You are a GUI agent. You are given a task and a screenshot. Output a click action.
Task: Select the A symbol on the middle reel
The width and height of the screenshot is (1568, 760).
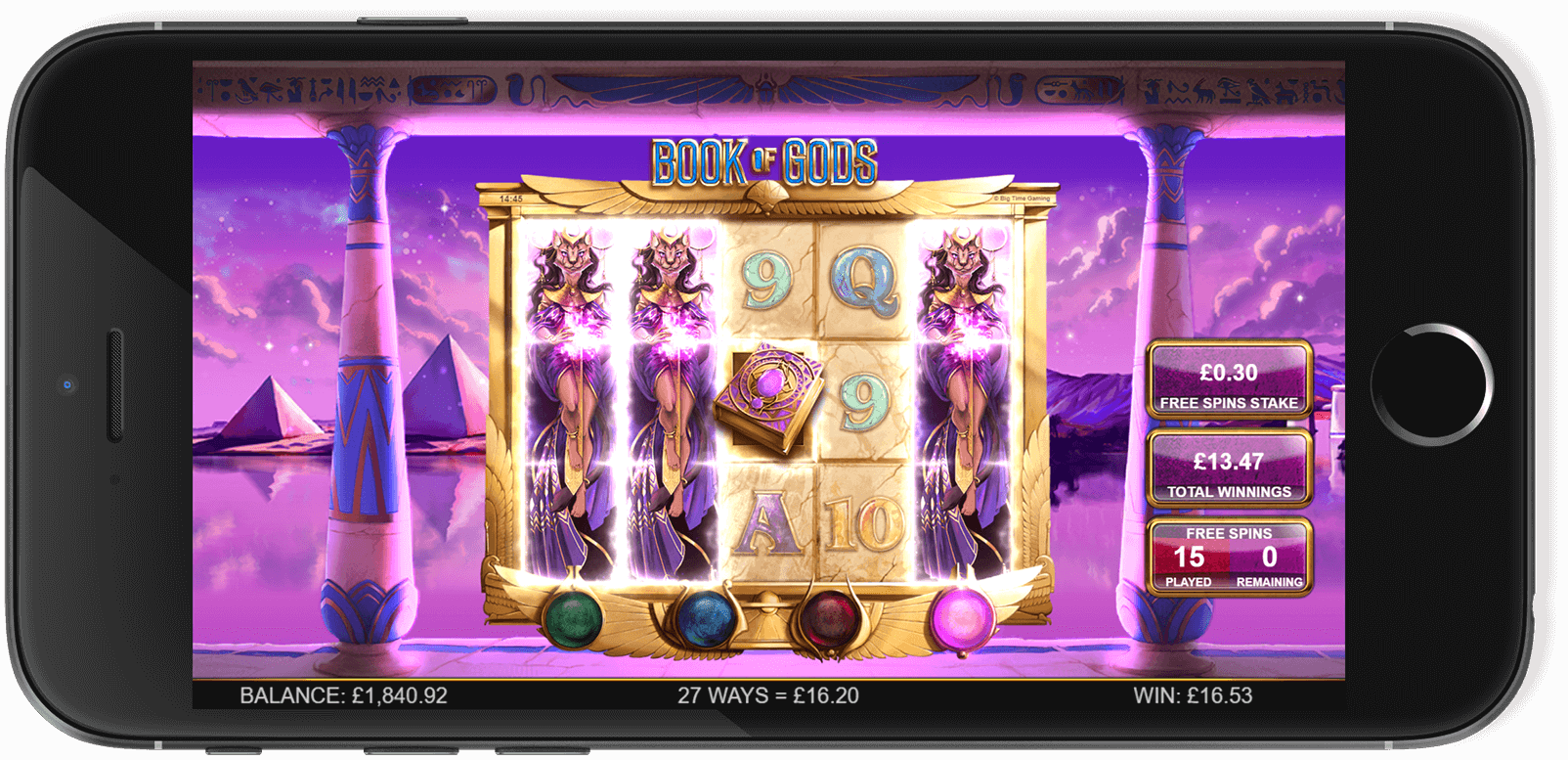[x=768, y=523]
